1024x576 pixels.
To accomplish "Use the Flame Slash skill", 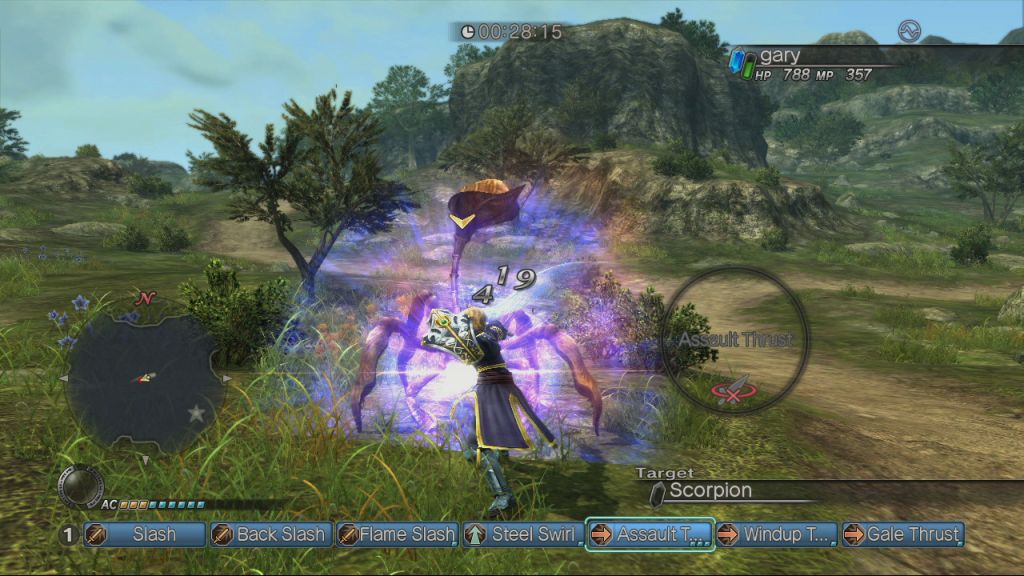I will click(x=397, y=535).
